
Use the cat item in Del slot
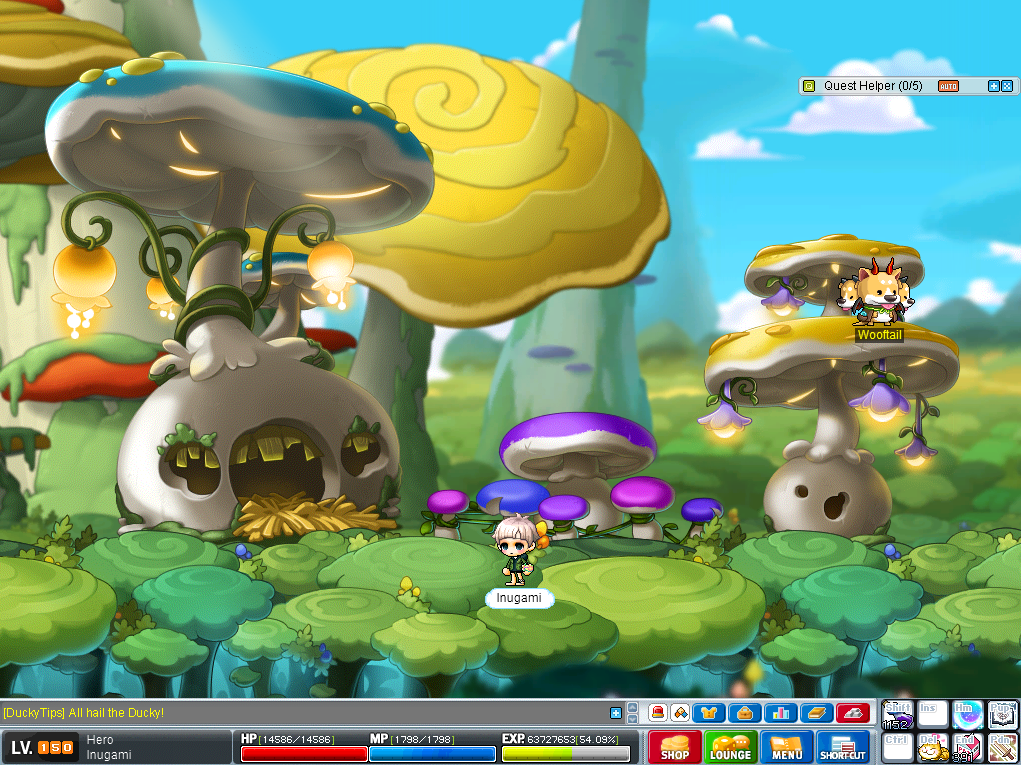[932, 748]
